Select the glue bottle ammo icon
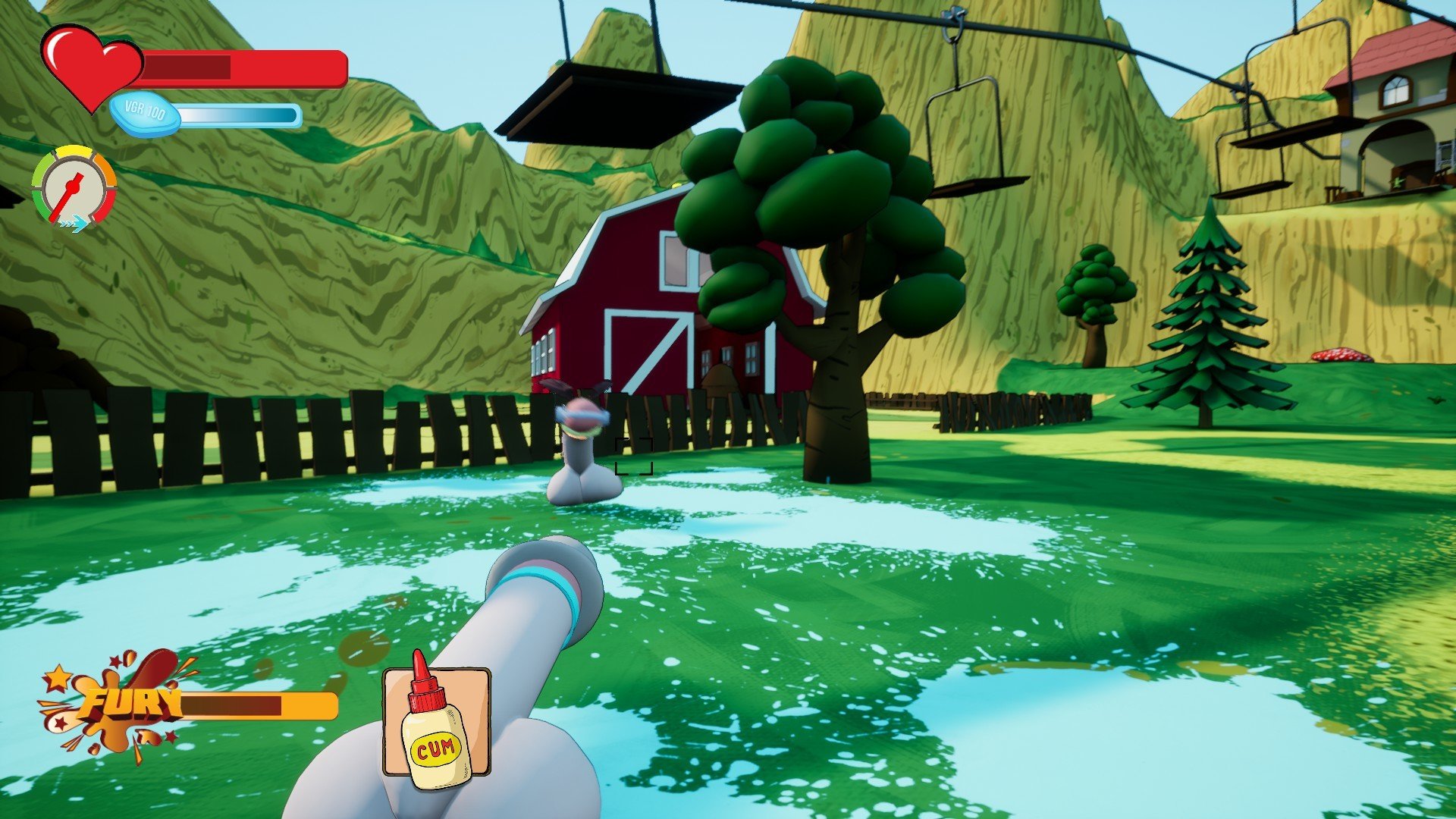This screenshot has width=1456, height=819. click(x=436, y=723)
